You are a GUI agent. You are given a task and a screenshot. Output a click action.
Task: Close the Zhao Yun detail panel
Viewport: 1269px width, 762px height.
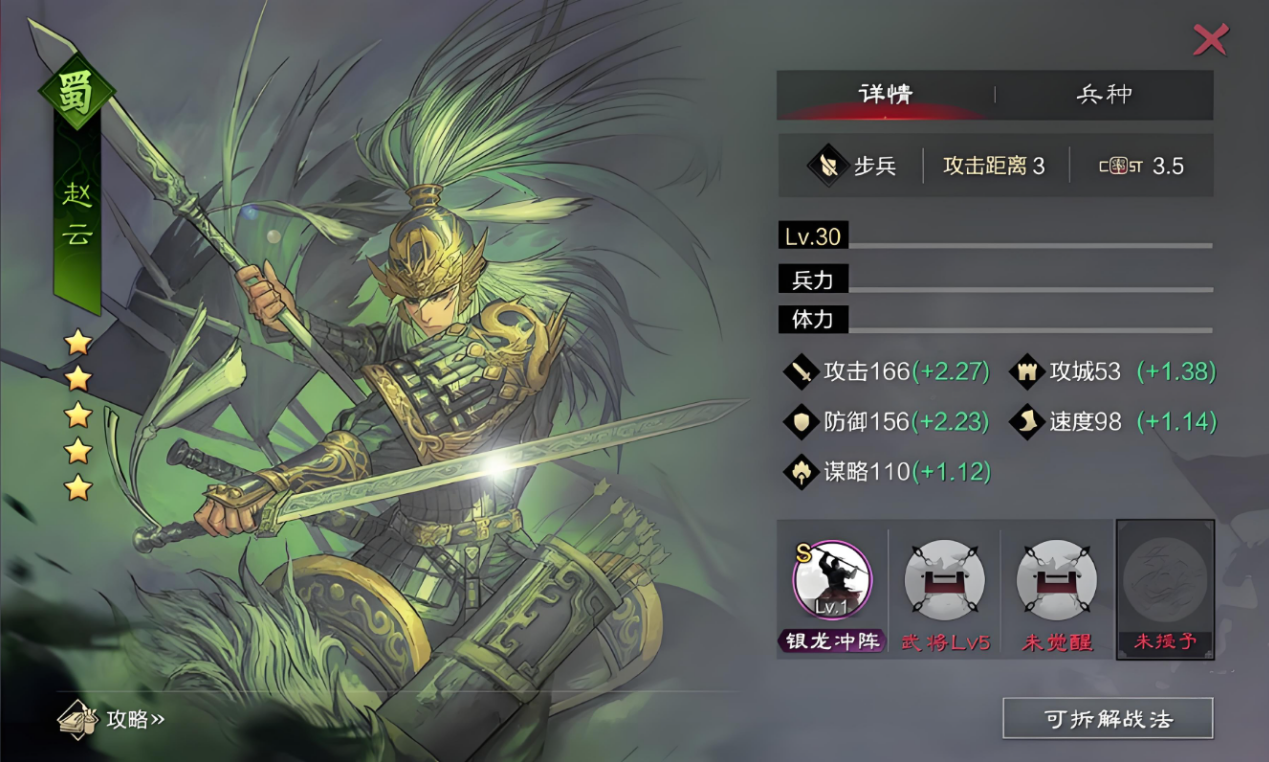click(1210, 40)
